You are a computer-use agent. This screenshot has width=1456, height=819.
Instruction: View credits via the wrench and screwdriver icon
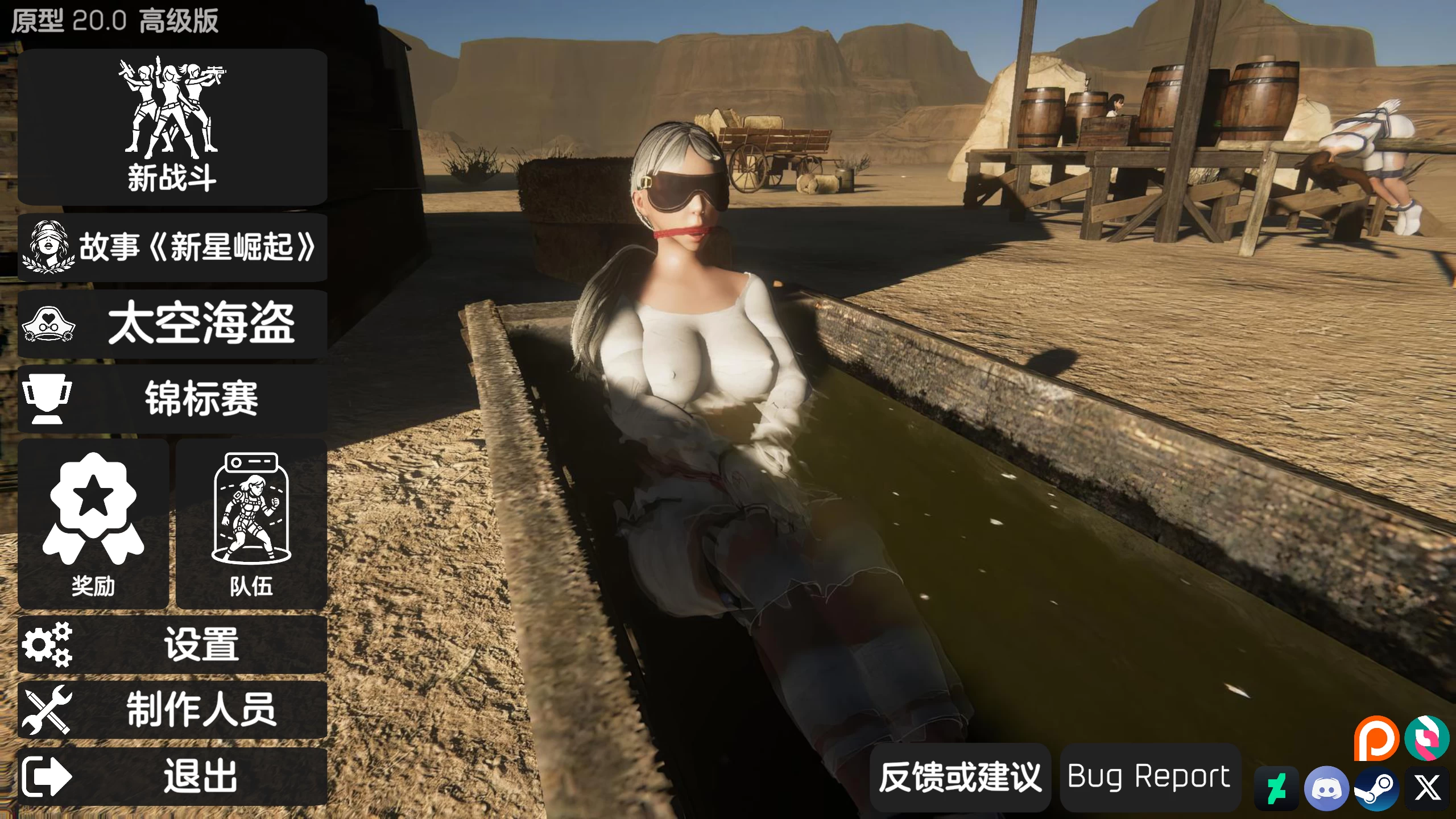[x=48, y=712]
